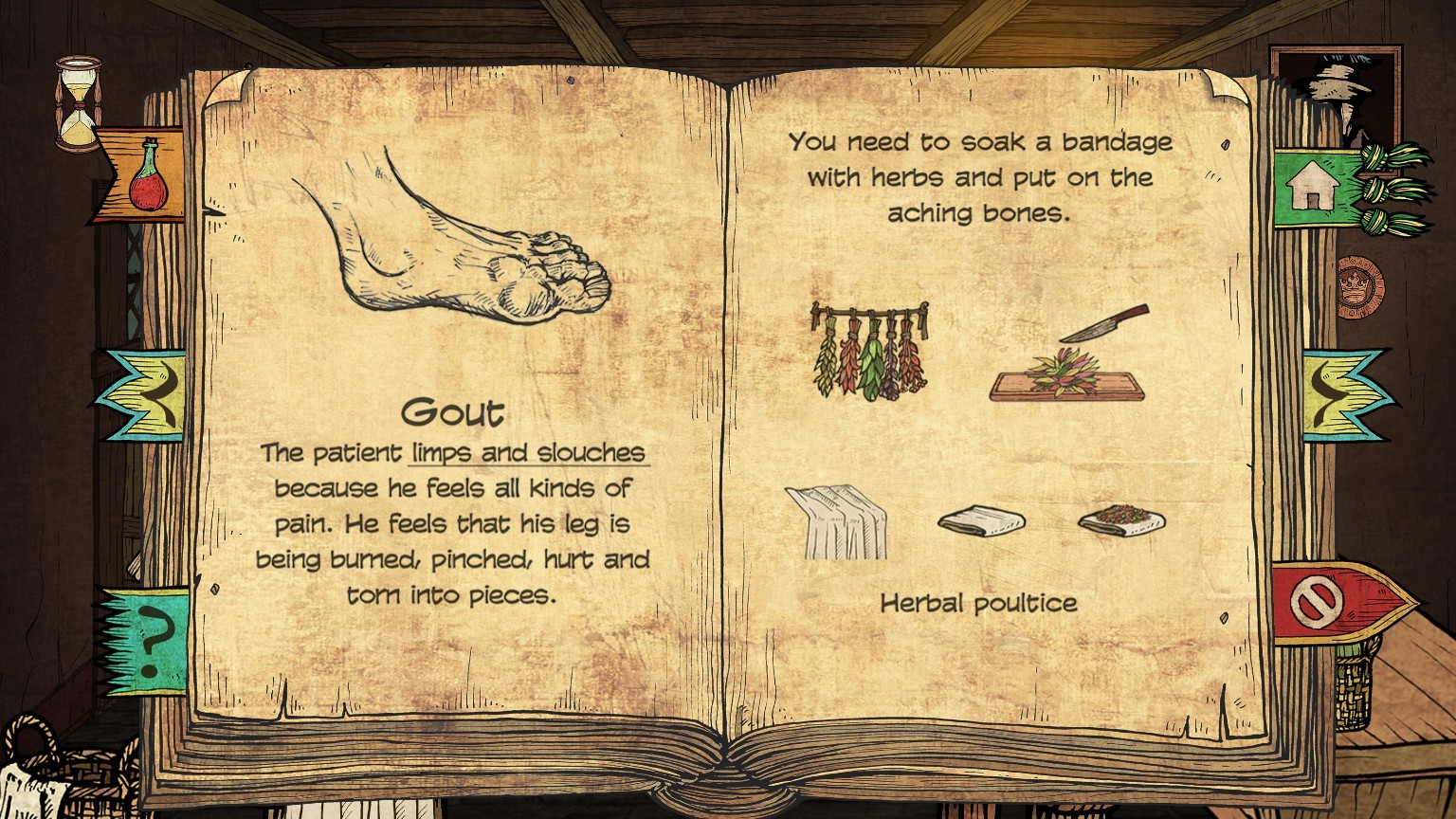Close the book with the red prohibition bookmark
1456x819 pixels.
1319,601
